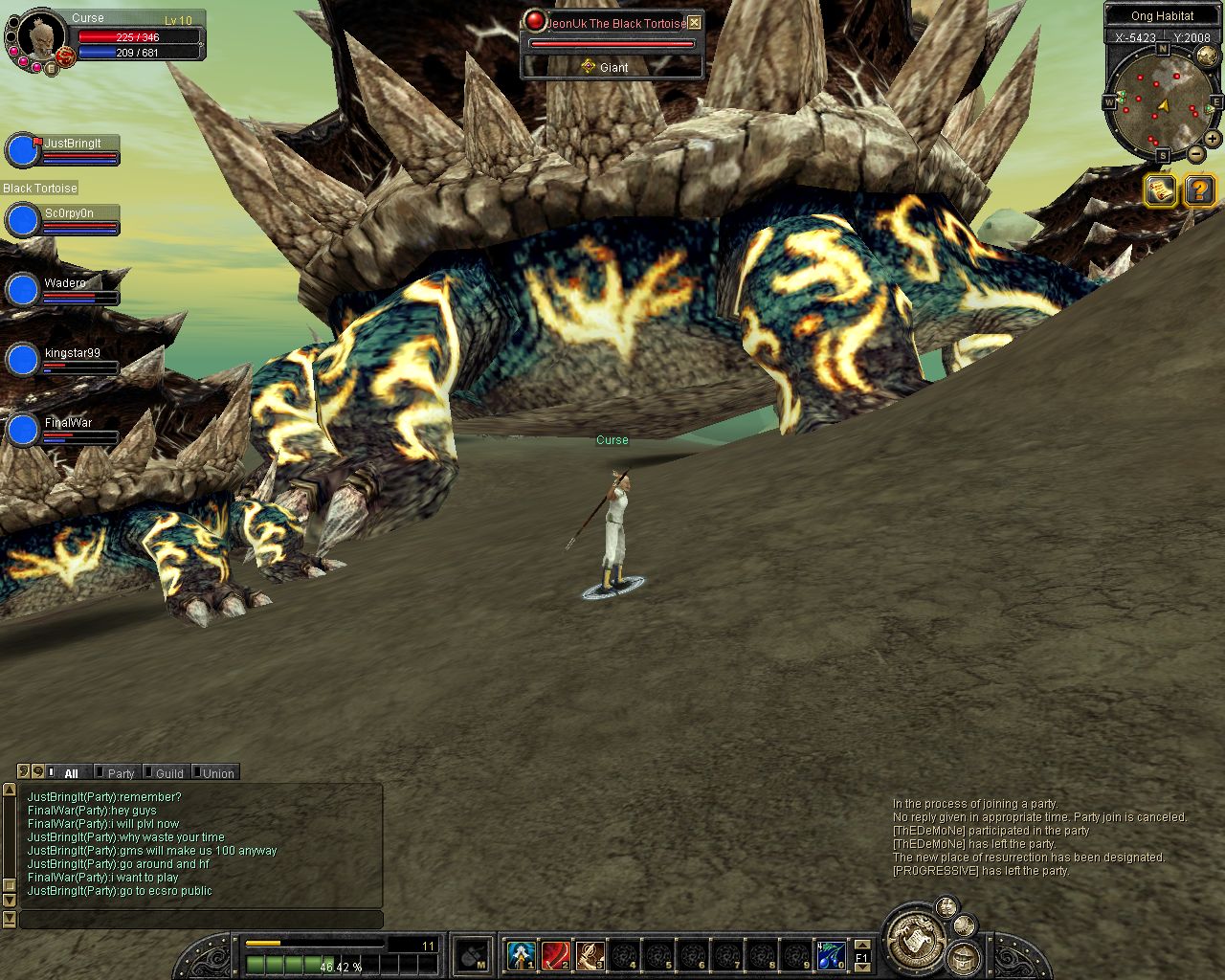Click the chat message input box

pos(201,920)
